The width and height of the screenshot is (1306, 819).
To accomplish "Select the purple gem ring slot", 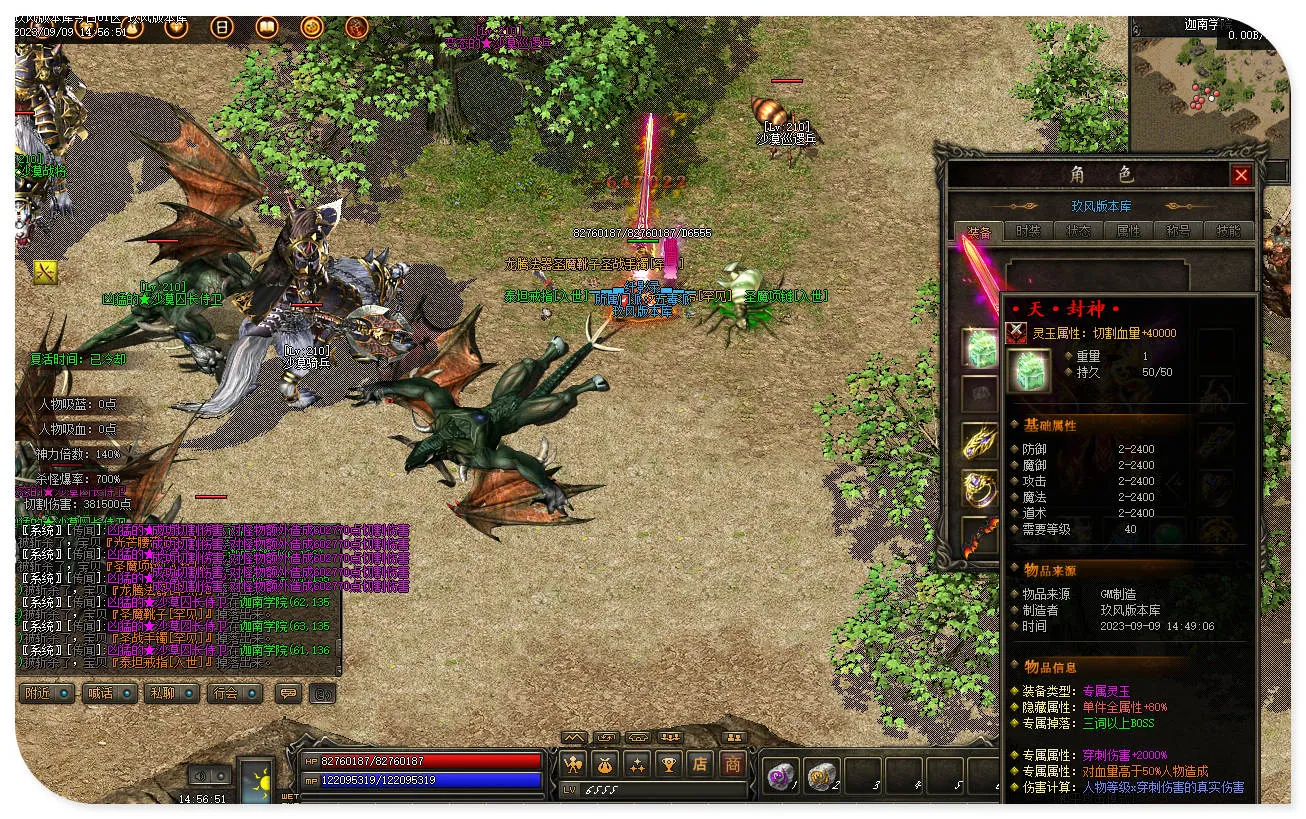I will [x=979, y=489].
